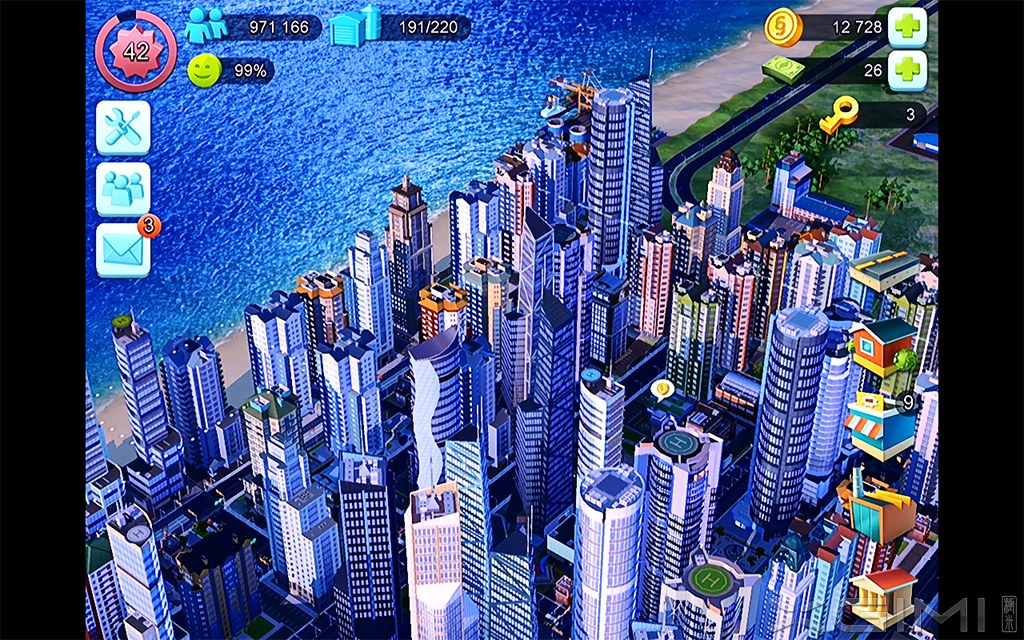Open city storage via the 191/220 icon
Screen dimensions: 1024x640
(355, 26)
